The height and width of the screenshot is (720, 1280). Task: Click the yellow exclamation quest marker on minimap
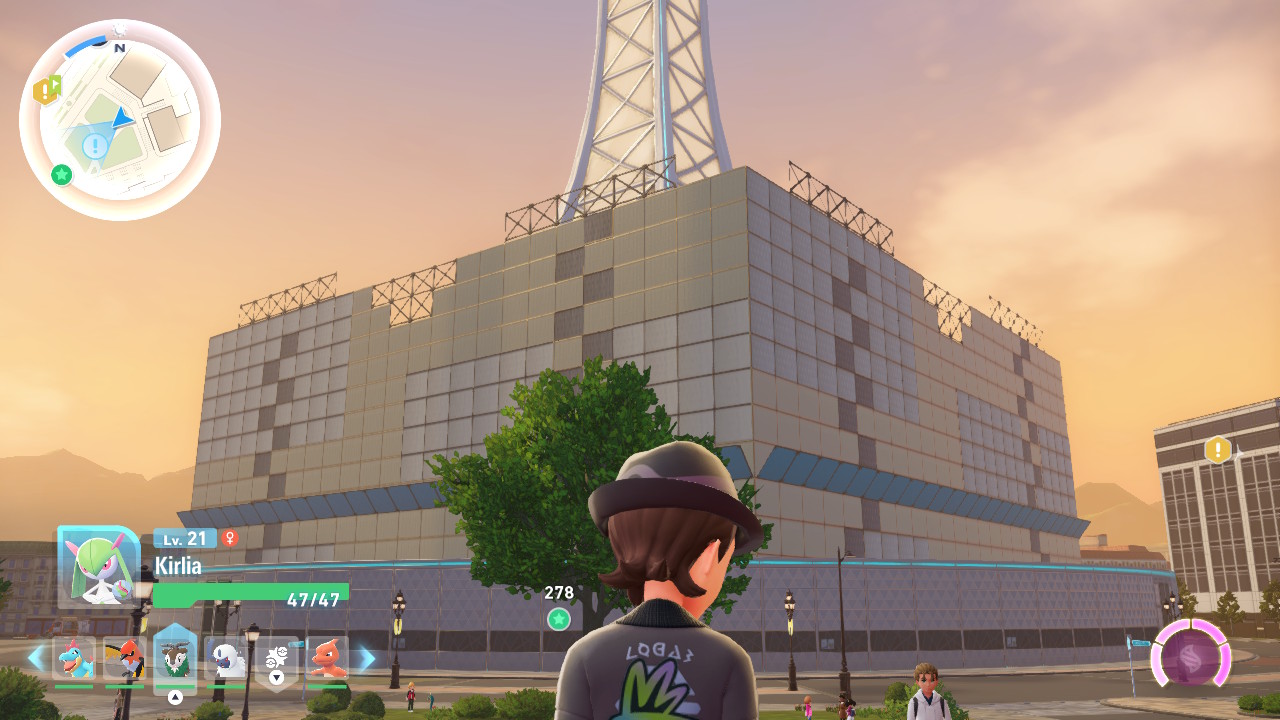point(46,91)
